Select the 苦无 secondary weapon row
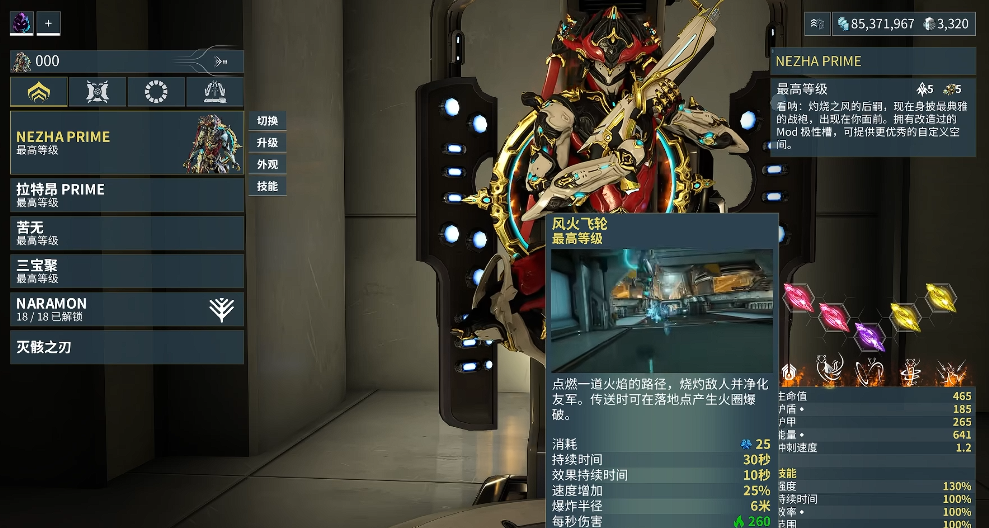 pos(127,233)
